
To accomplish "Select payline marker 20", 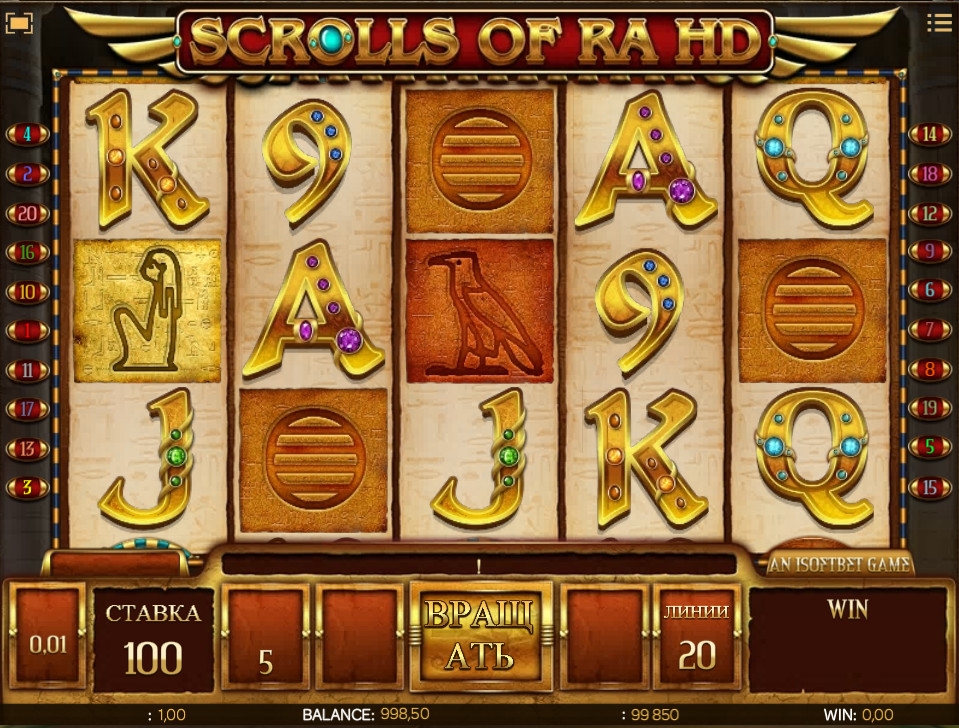I will pyautogui.click(x=27, y=214).
